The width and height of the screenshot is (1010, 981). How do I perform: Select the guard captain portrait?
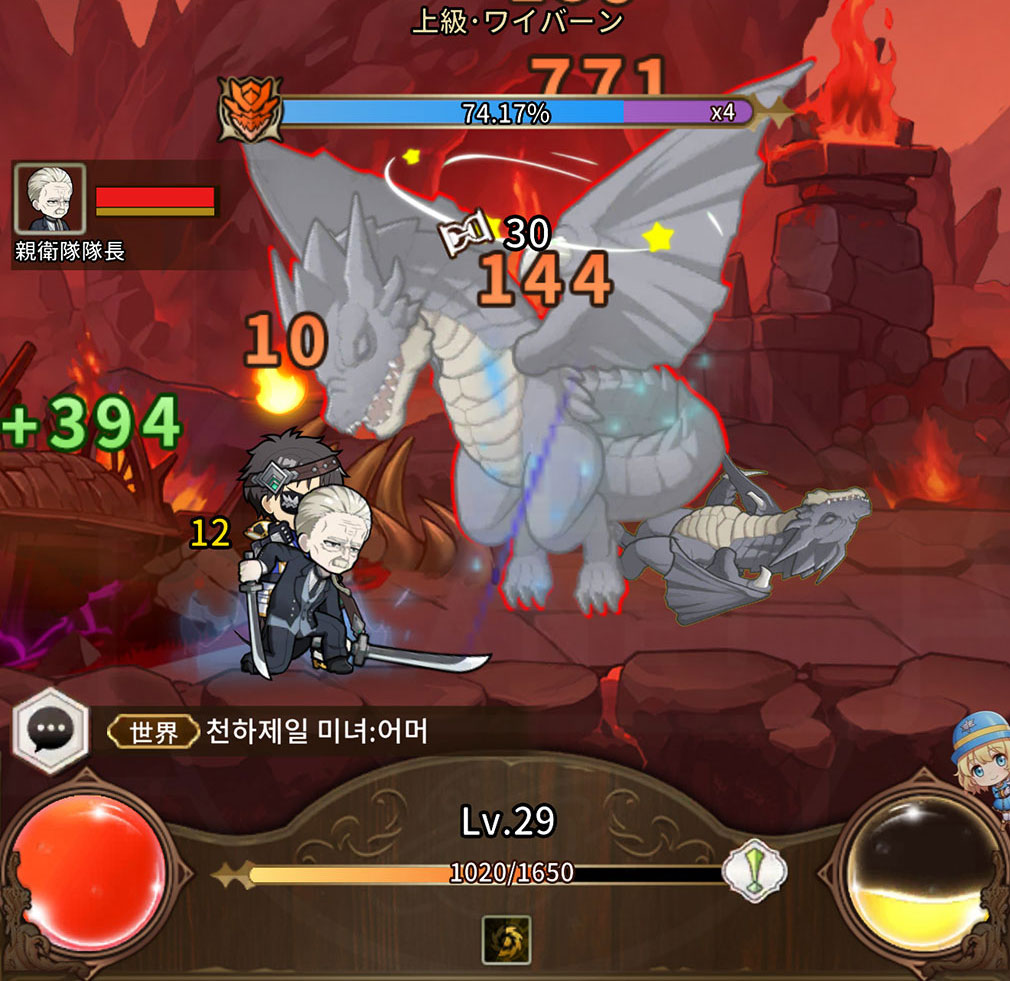(50, 200)
